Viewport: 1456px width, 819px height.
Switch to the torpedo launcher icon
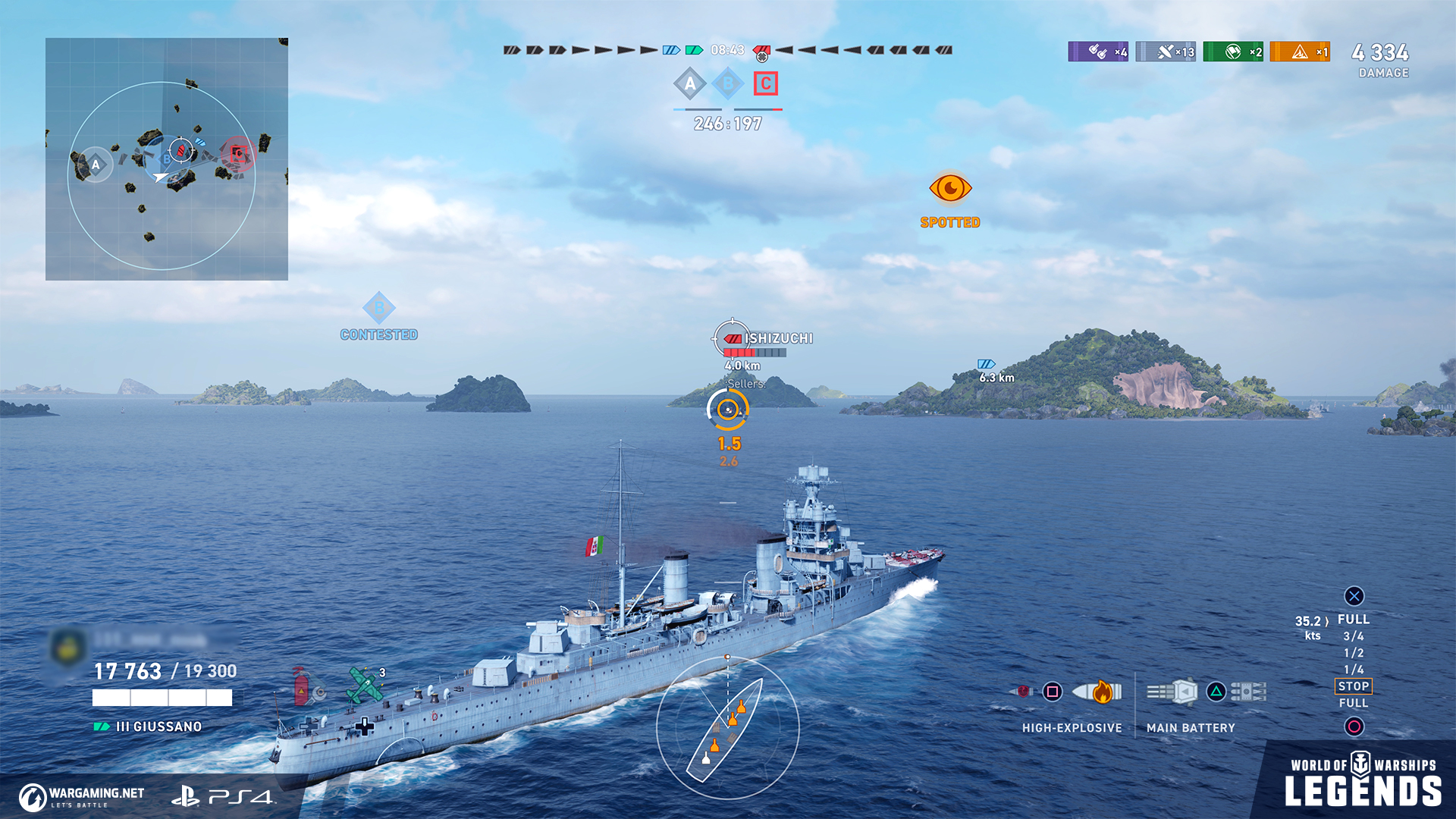click(x=1248, y=692)
